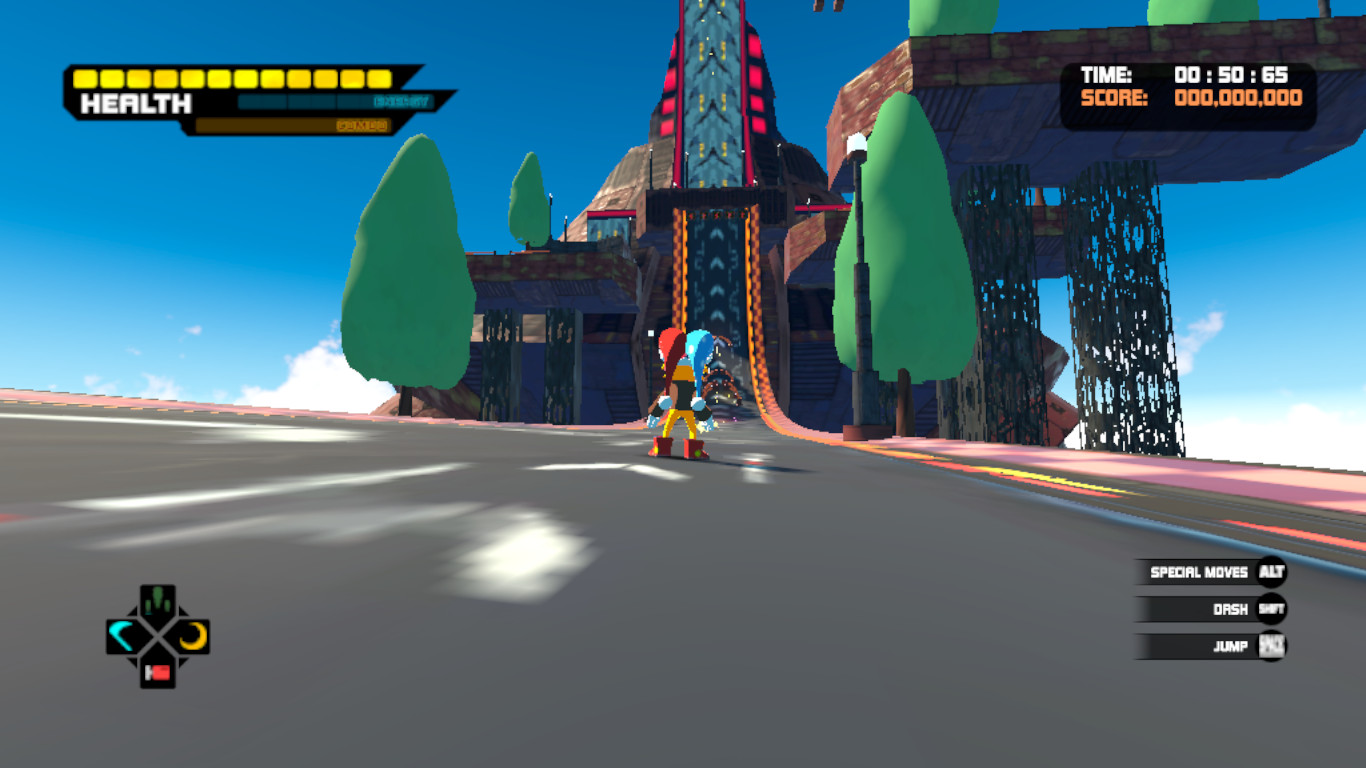Click the ALT key badge next to Special Moves
1366x768 pixels.
1272,573
